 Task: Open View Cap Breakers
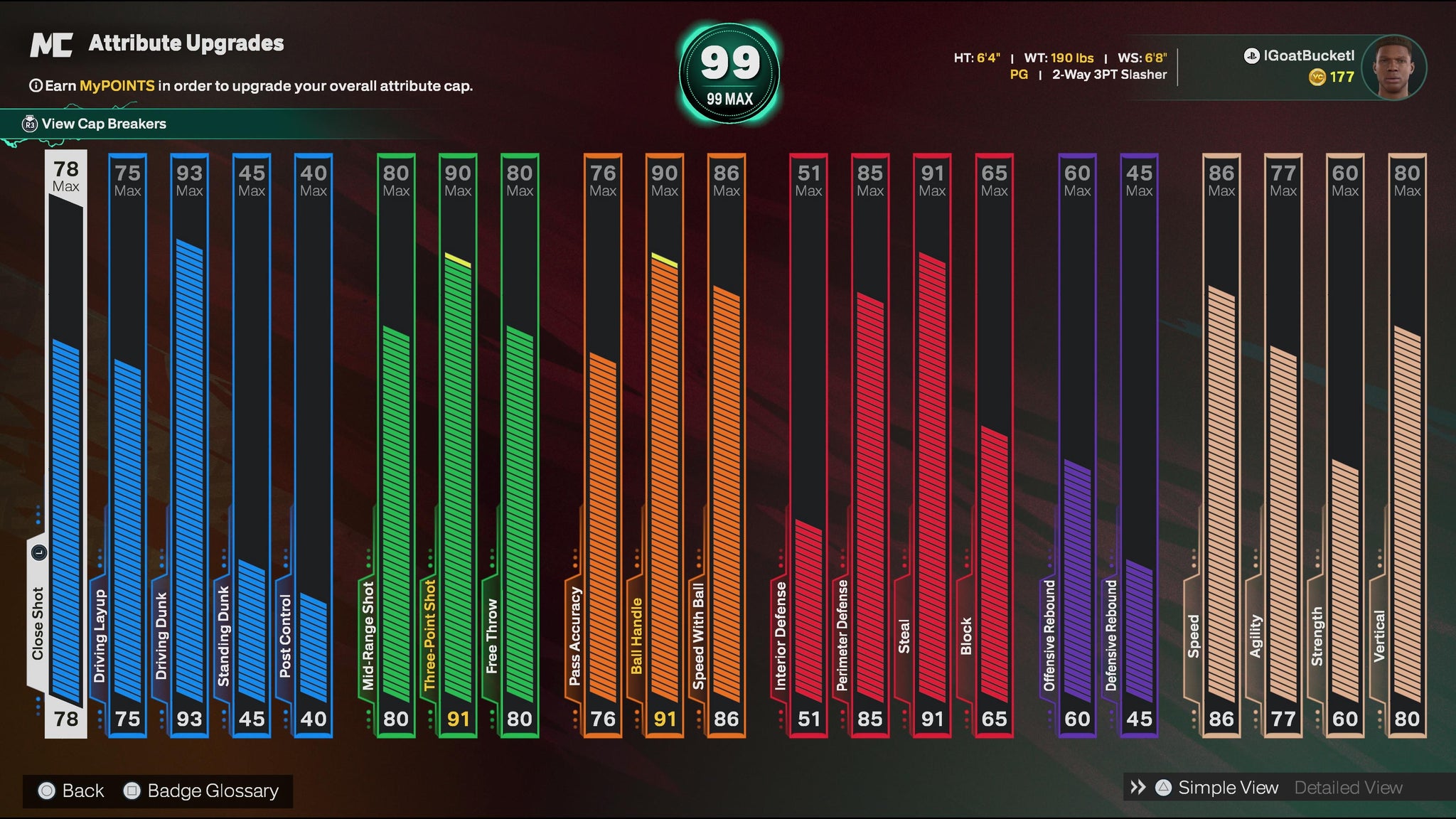pyautogui.click(x=104, y=124)
